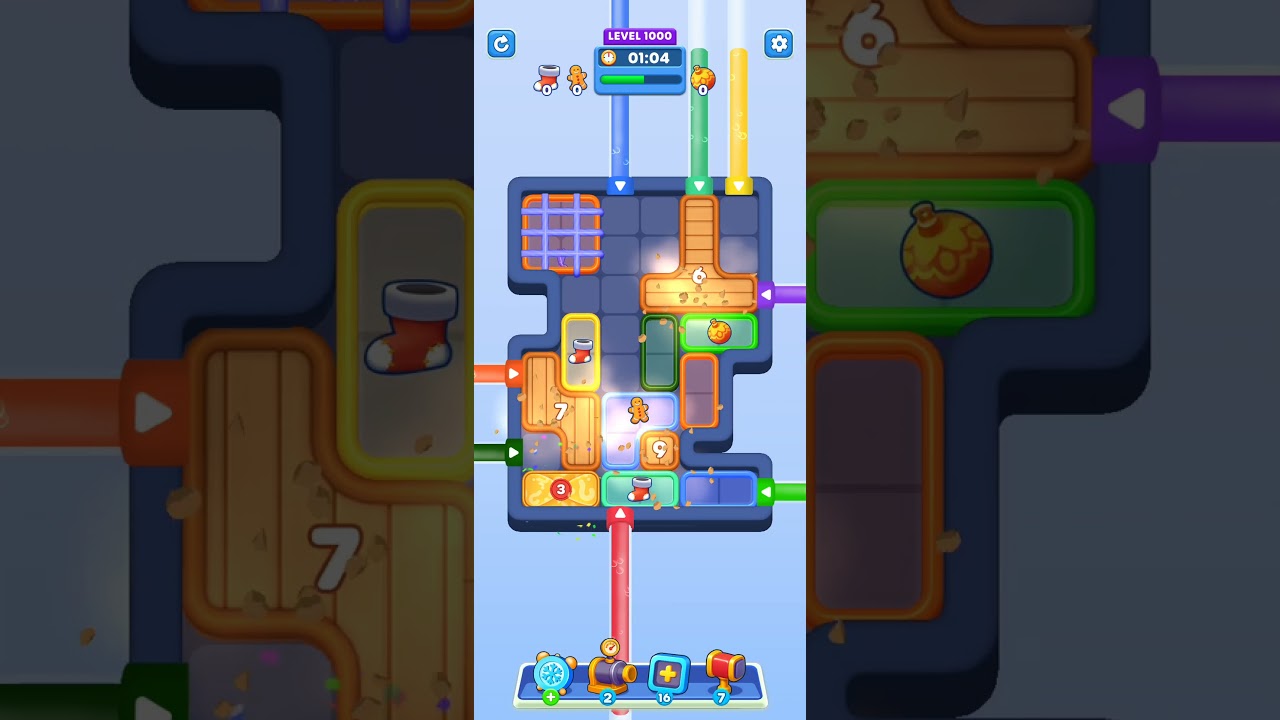Open the settings gear button
Screen dimensions: 1280x720
click(x=779, y=44)
